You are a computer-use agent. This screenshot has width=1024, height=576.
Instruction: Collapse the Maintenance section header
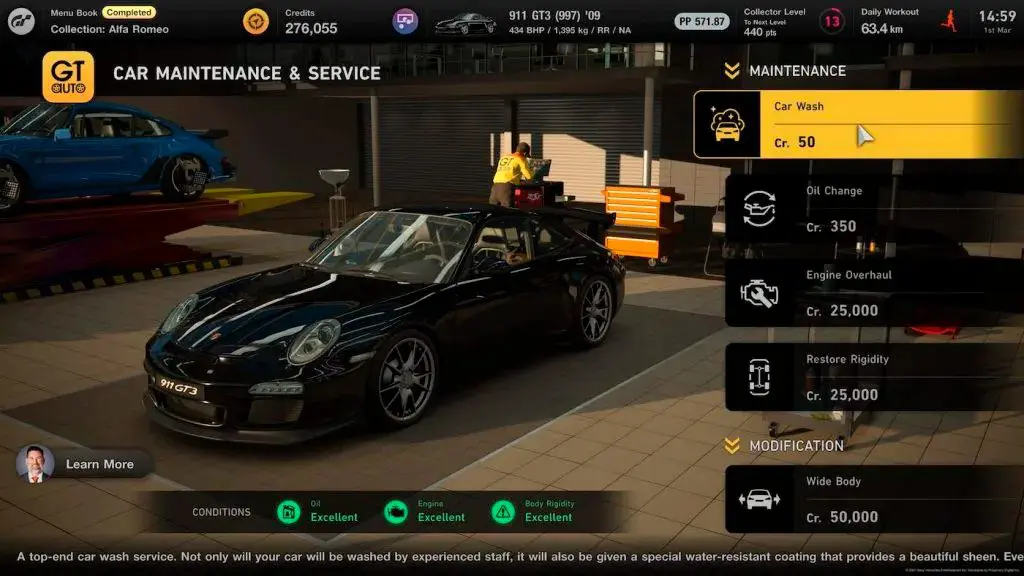point(786,71)
